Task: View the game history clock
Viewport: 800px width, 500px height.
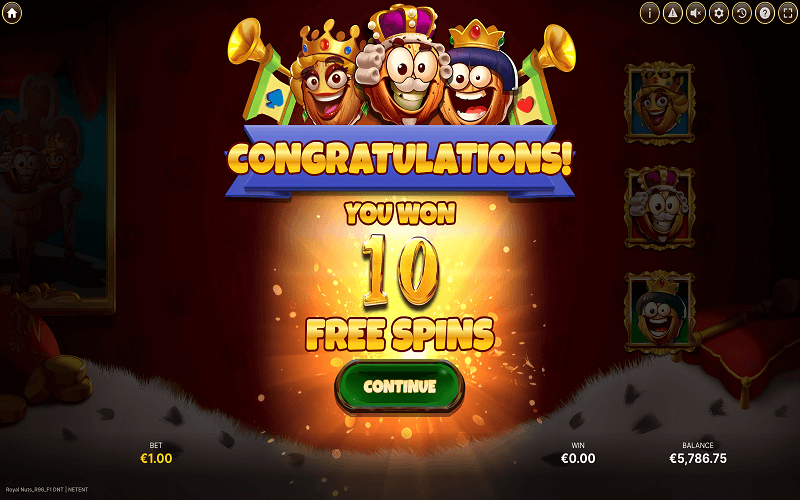Action: (742, 13)
